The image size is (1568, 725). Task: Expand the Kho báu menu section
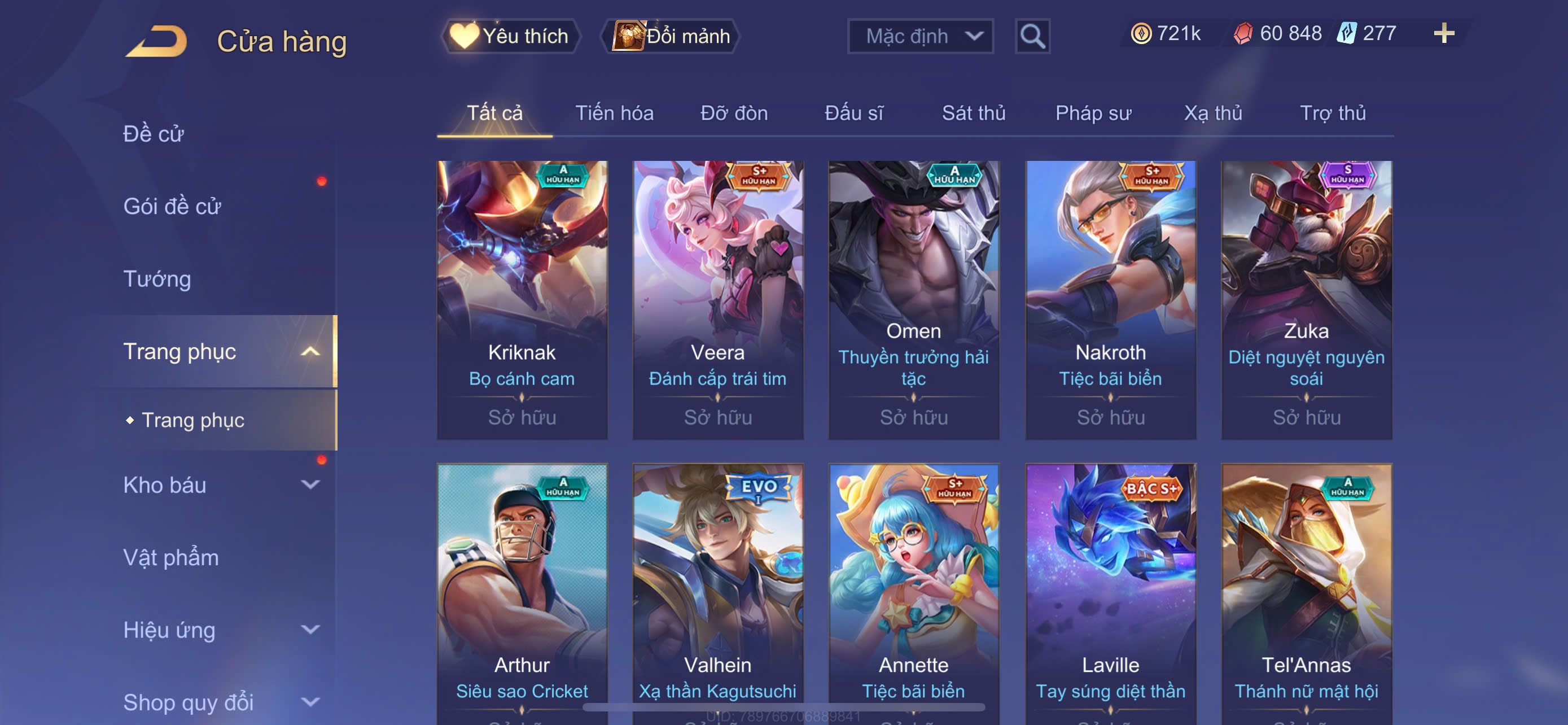tap(219, 485)
